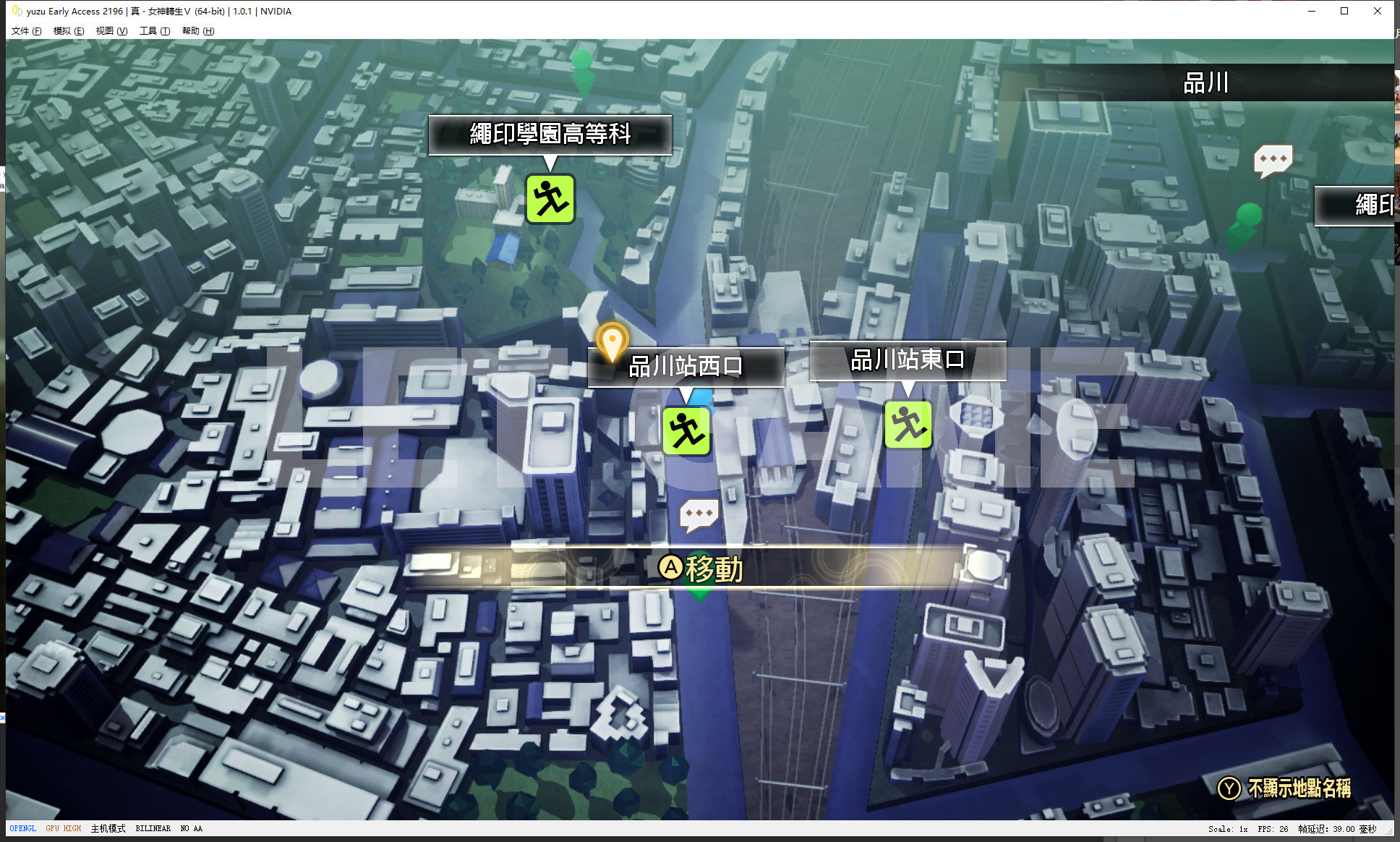Toggle the 主机模式 dock mode button
The image size is (1400, 842).
108,829
